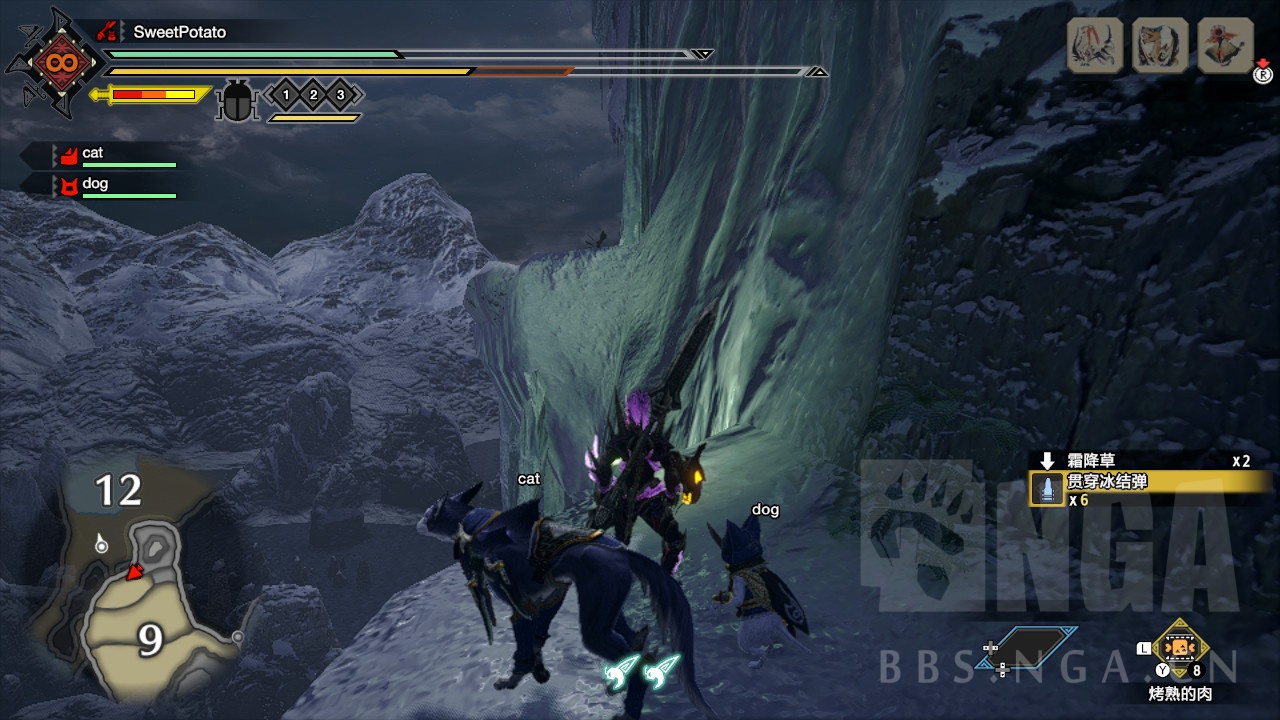Switch to the 霜降草 entry above
Screen dimensions: 1280x720
click(x=1090, y=461)
